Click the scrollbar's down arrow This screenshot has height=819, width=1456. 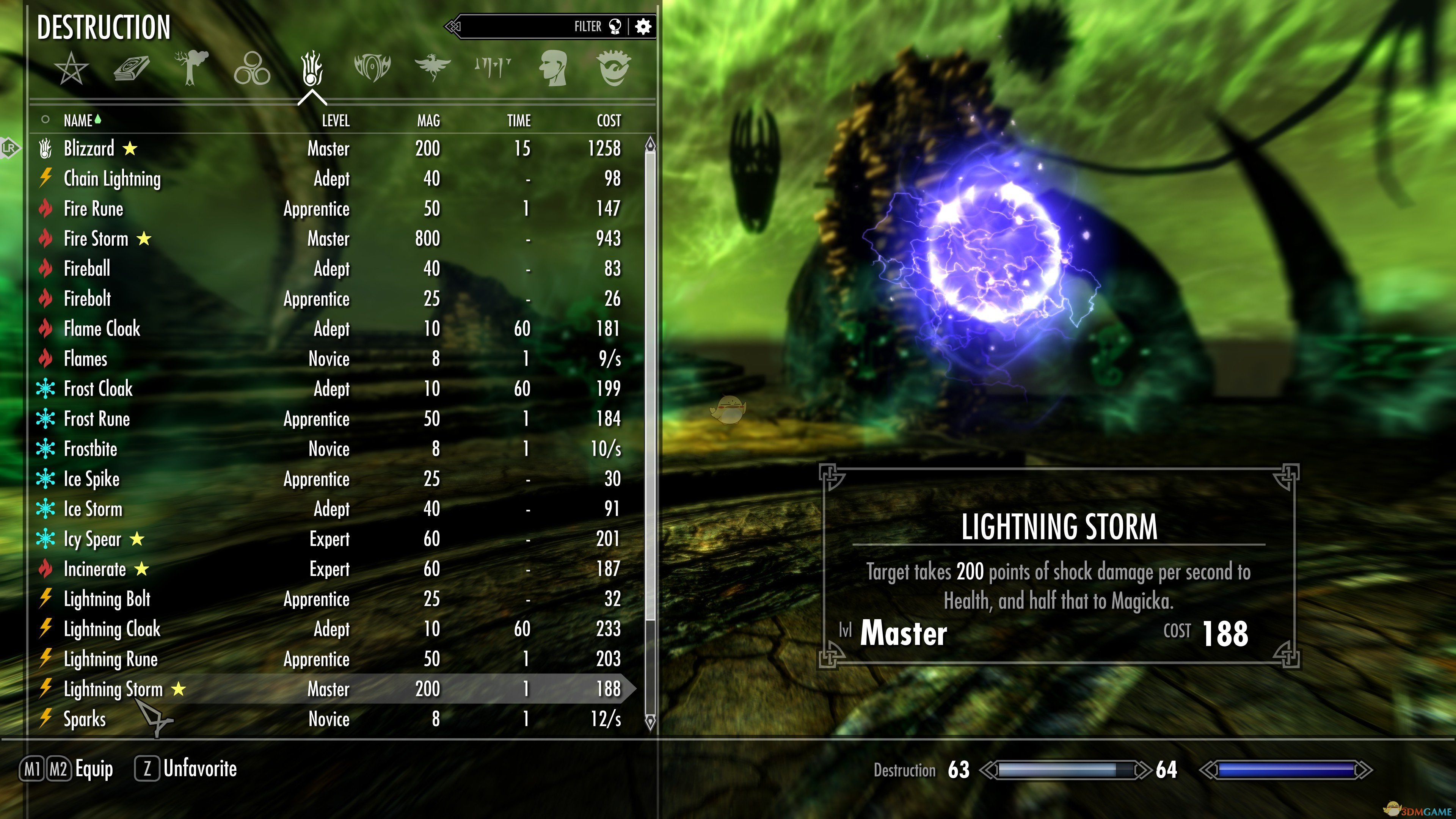point(650,722)
